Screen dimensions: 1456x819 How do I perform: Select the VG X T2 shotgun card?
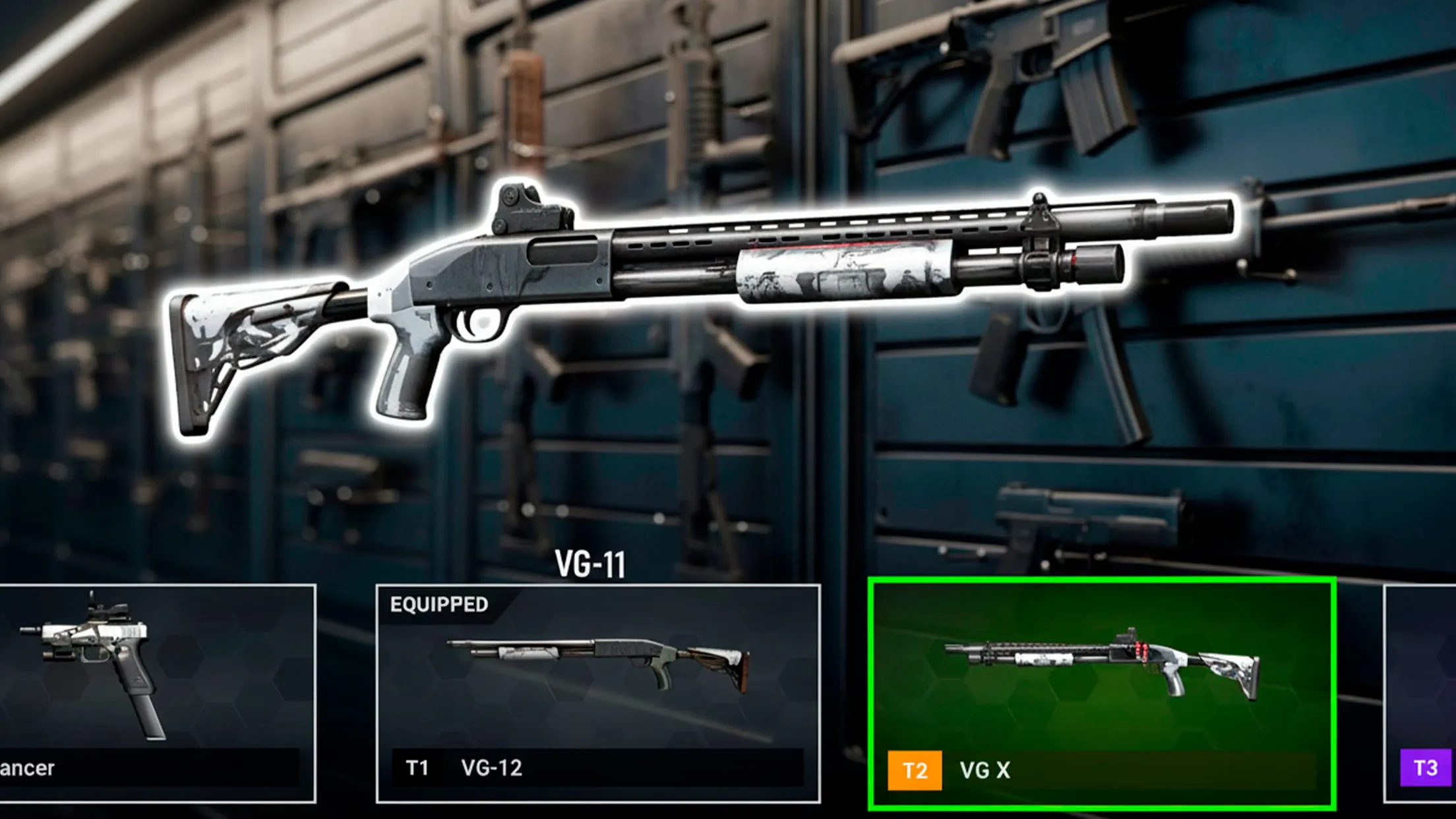tap(1101, 692)
